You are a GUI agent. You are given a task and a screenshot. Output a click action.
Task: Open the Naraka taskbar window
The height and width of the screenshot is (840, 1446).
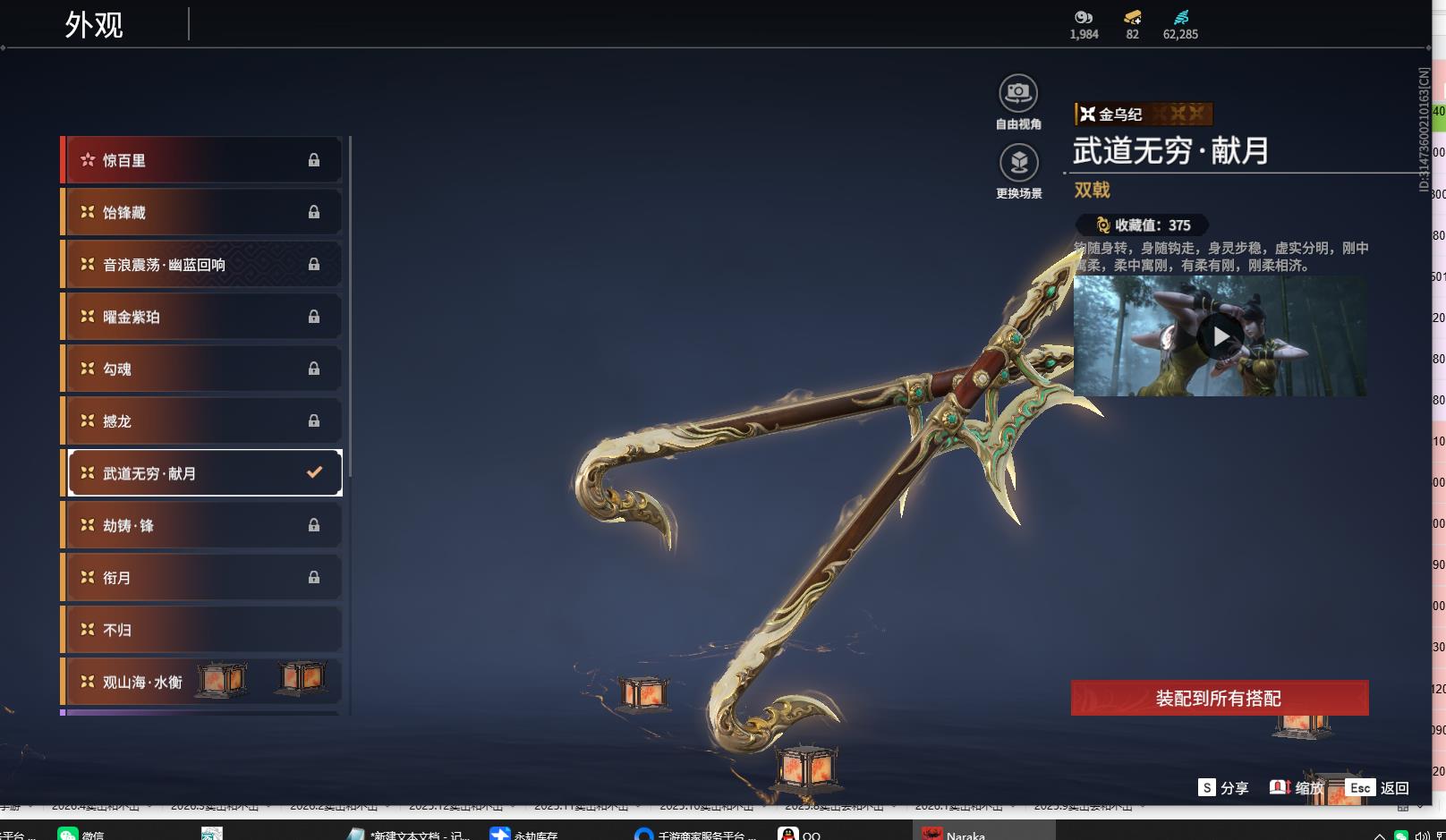(956, 834)
